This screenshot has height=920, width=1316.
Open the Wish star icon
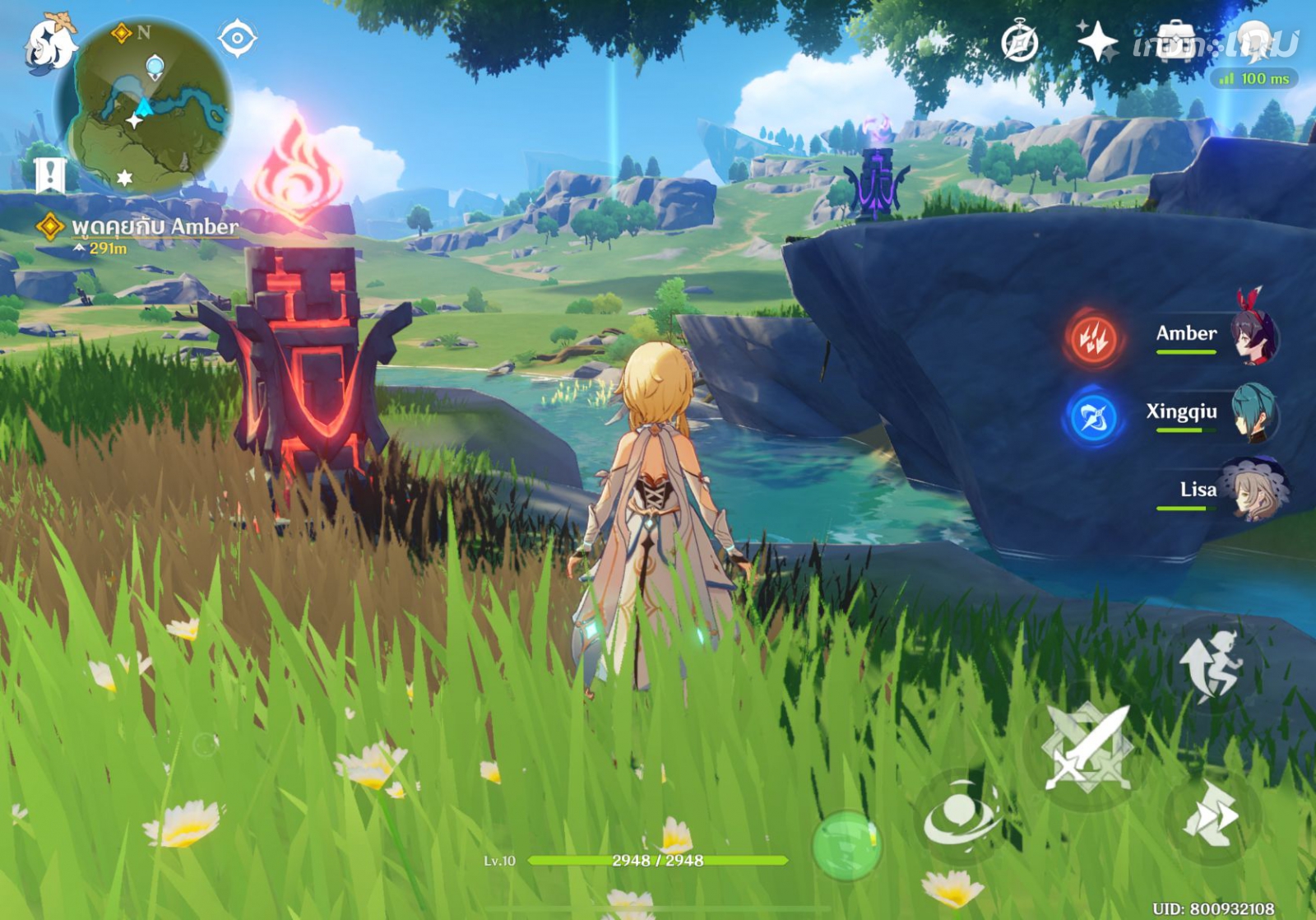coord(1097,41)
